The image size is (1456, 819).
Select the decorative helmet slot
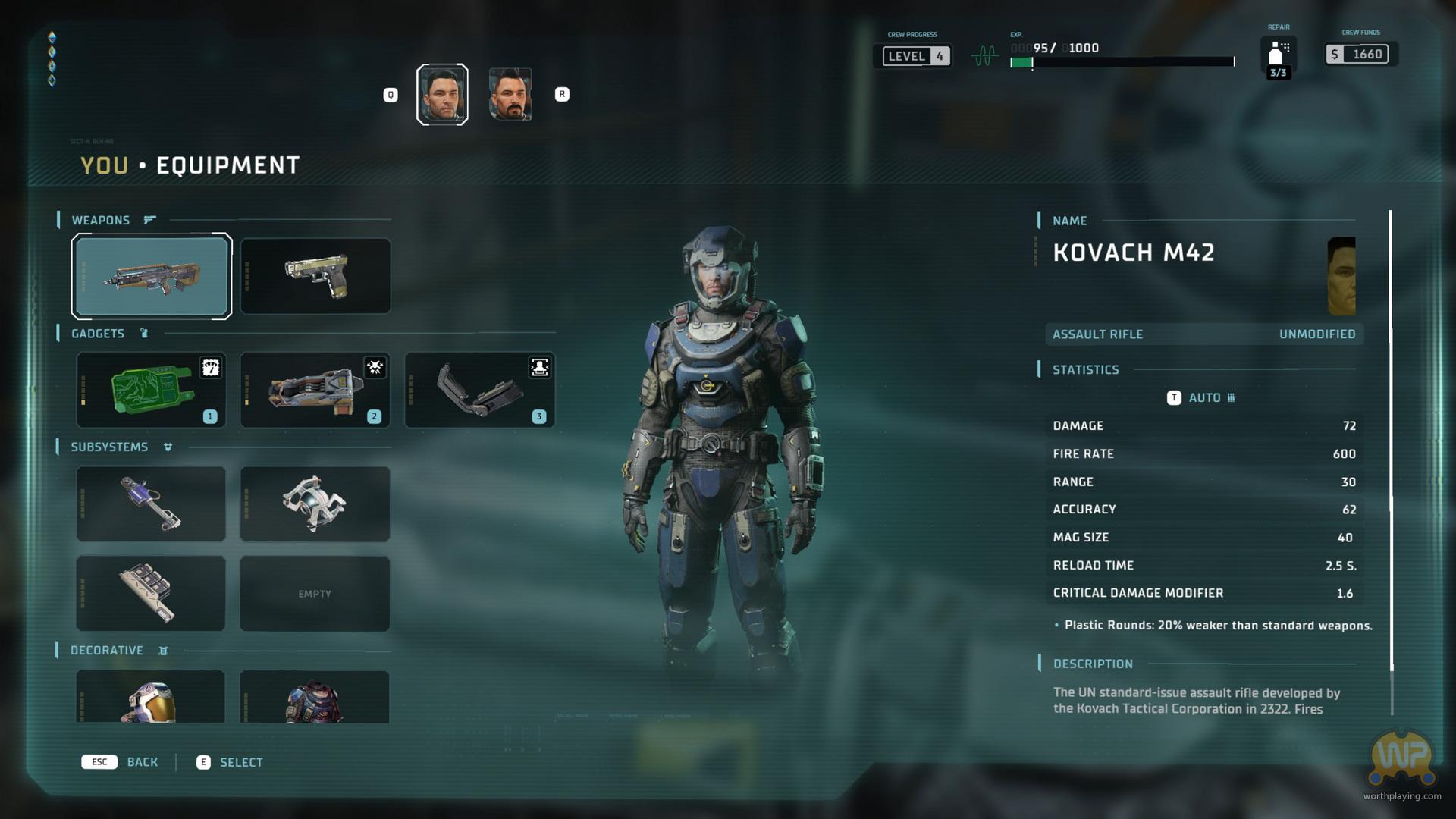click(x=151, y=696)
